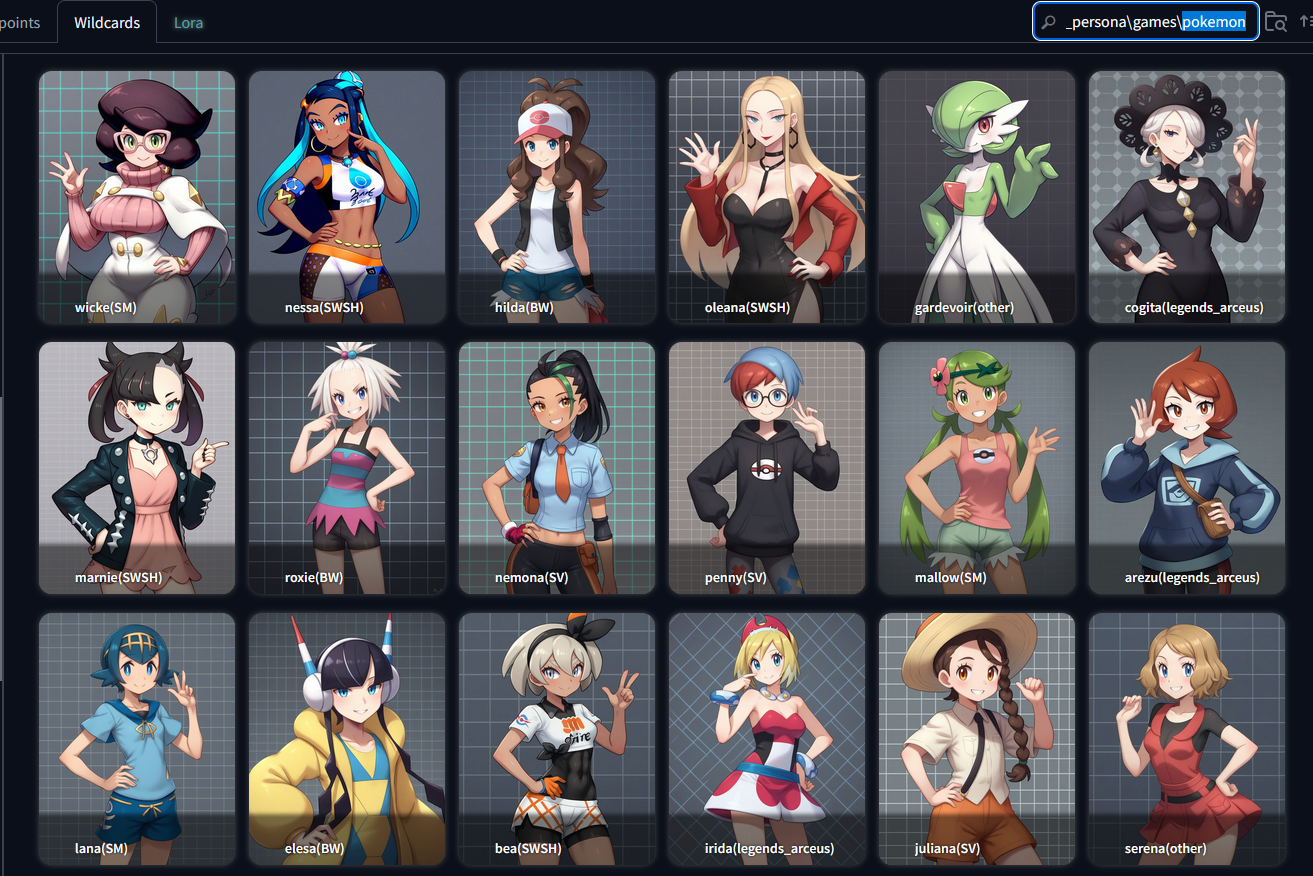1313x876 pixels.
Task: Choose the elesa(BW) card
Action: point(347,738)
